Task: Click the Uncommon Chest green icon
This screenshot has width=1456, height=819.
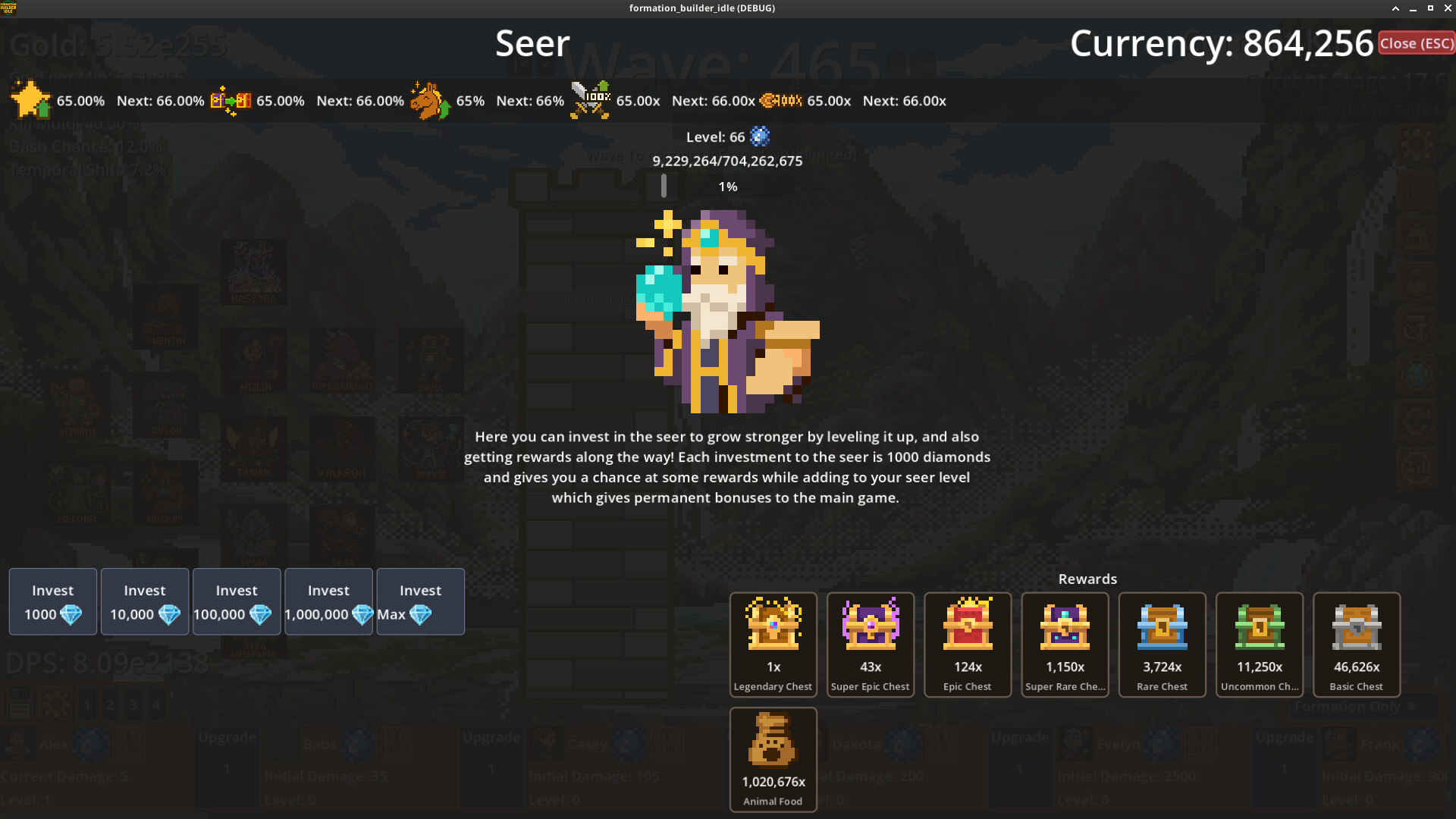Action: [x=1259, y=623]
